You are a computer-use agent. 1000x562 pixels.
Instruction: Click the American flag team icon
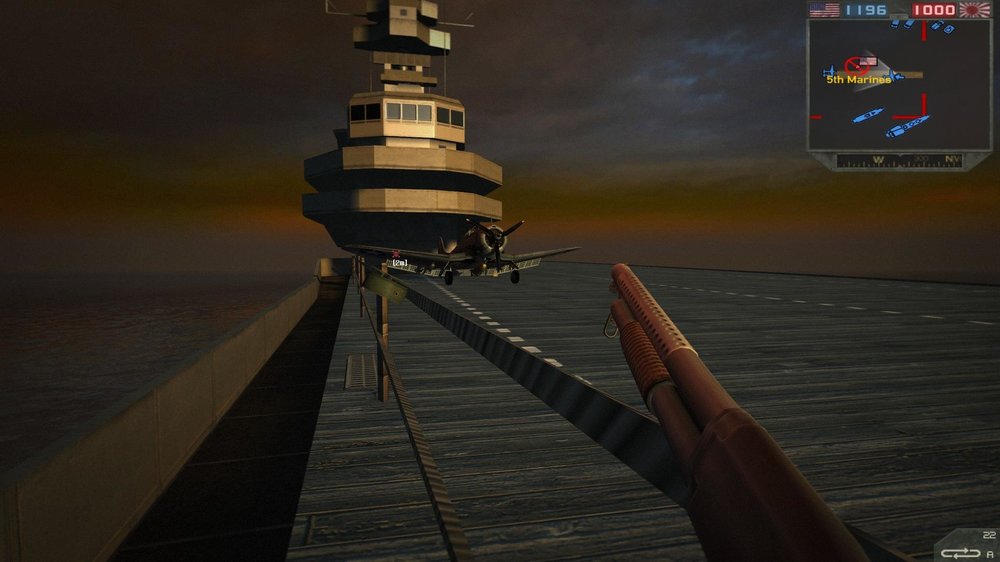824,10
